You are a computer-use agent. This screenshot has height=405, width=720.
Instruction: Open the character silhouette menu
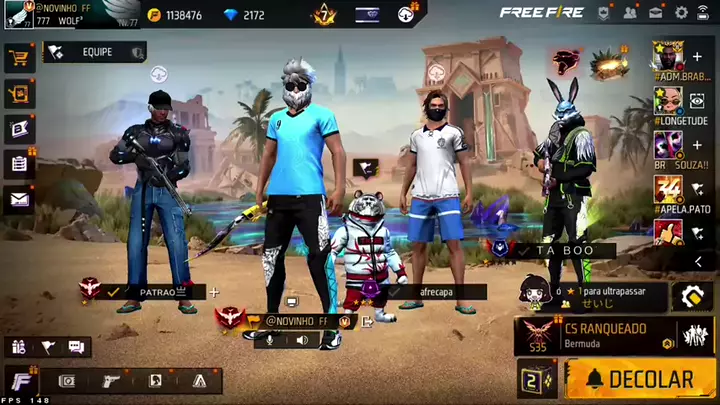[155, 381]
